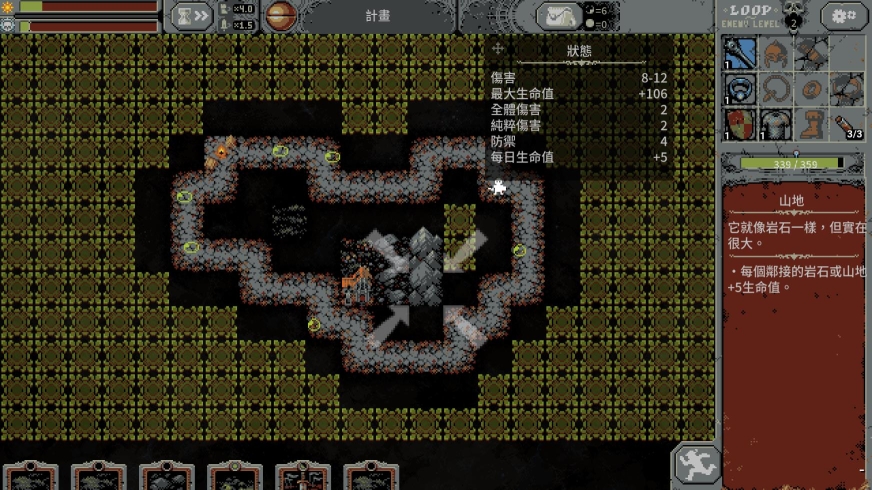Click the healing potion slot
872x490 pixels.
point(847,124)
